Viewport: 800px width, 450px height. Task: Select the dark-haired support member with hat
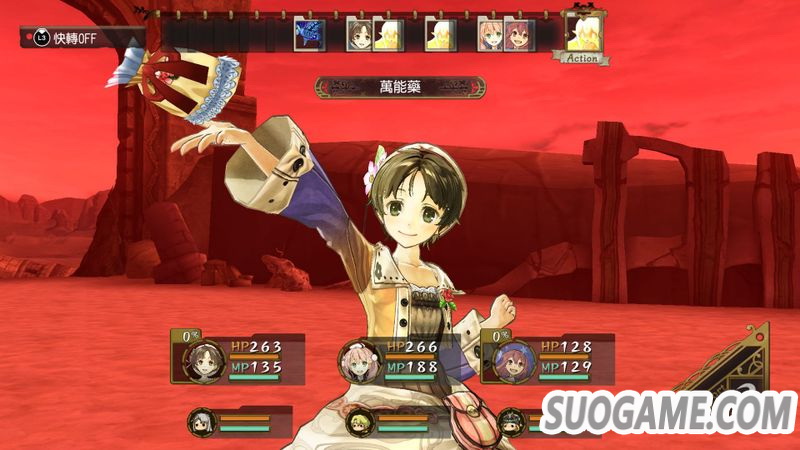tap(512, 422)
